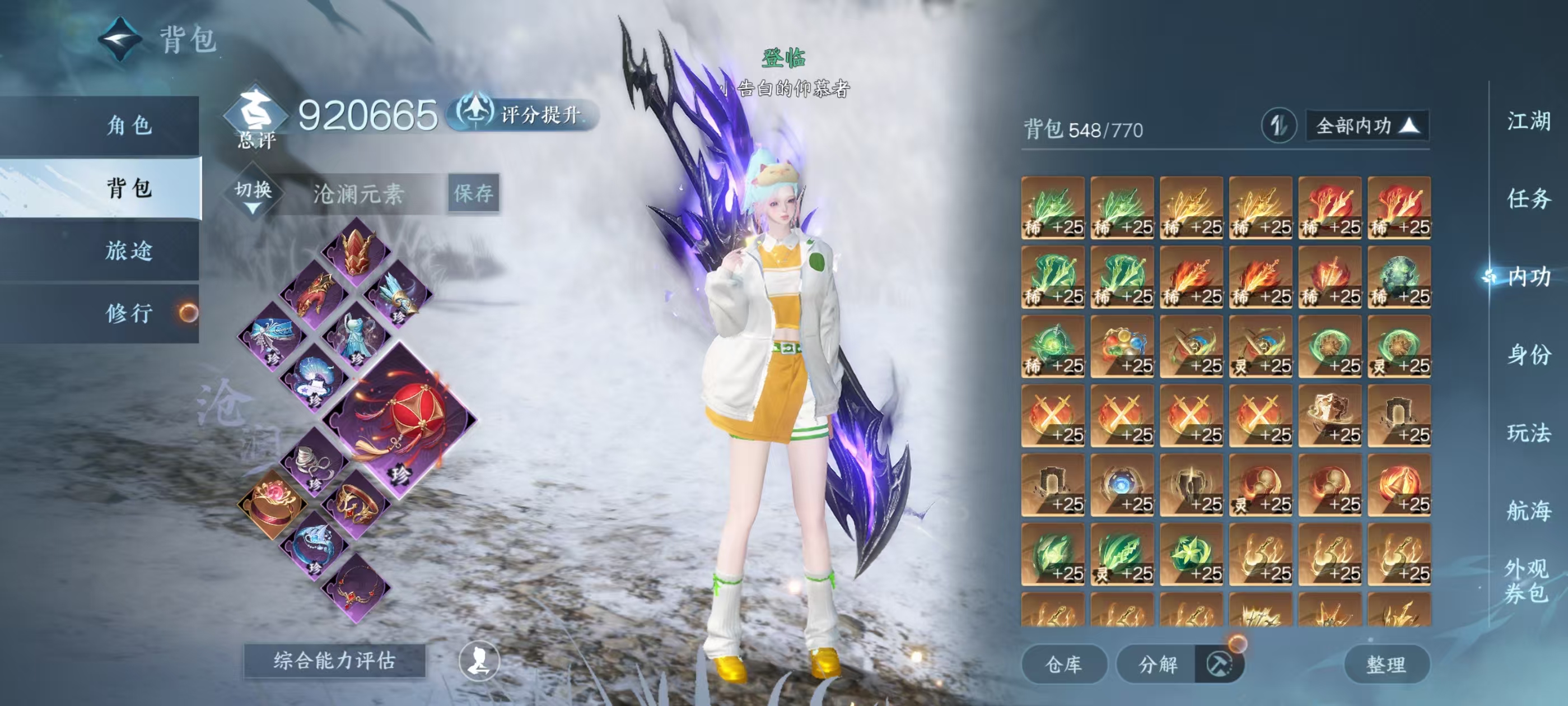Switch to the 角色 tab
Screen dimensions: 1568x706
[x=129, y=126]
